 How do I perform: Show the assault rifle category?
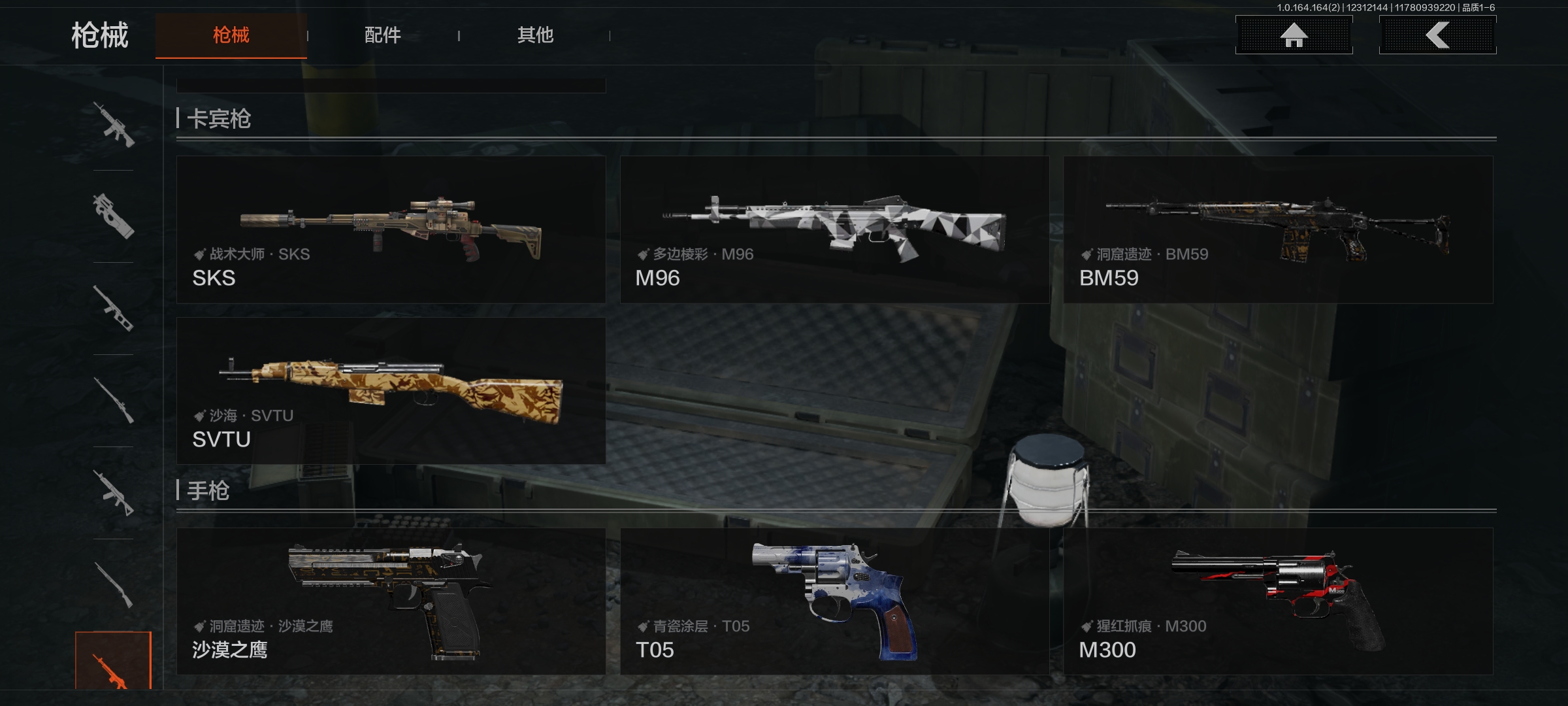pyautogui.click(x=114, y=124)
